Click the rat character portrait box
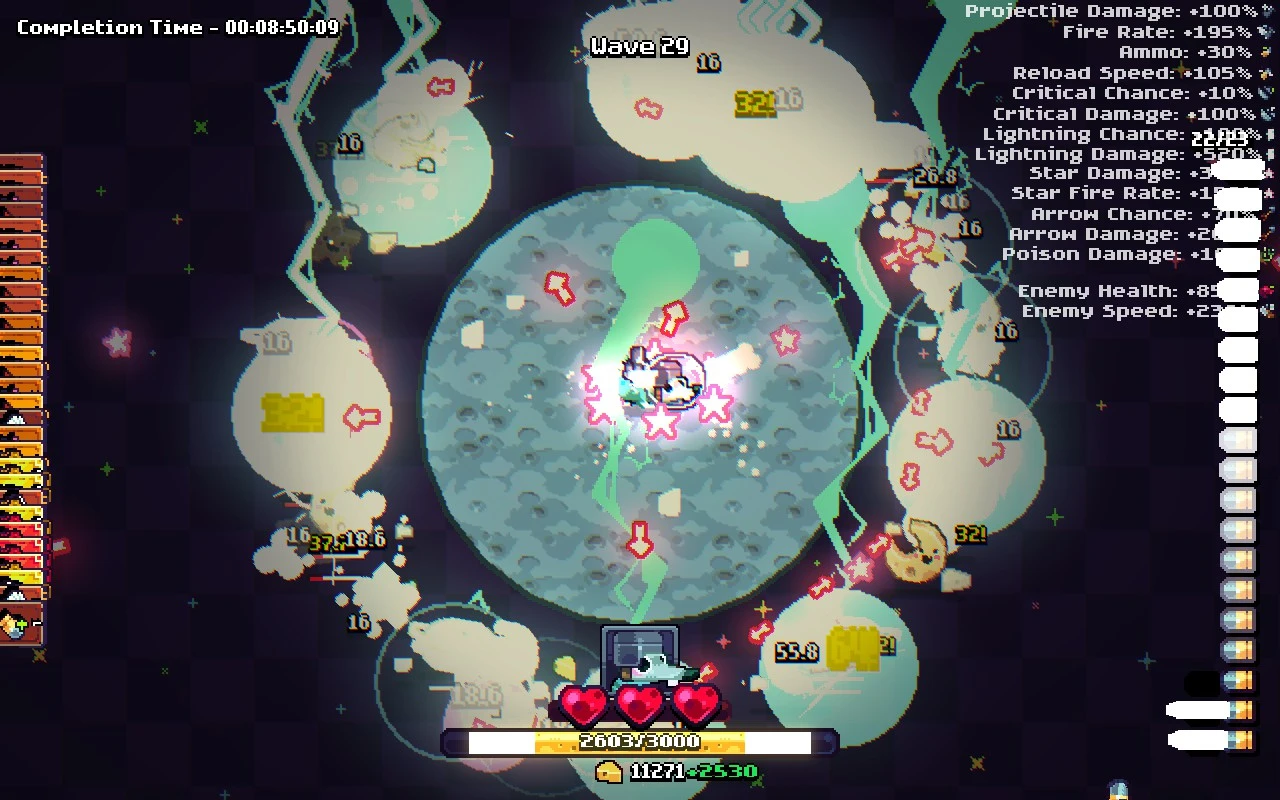The height and width of the screenshot is (800, 1280). [x=640, y=656]
